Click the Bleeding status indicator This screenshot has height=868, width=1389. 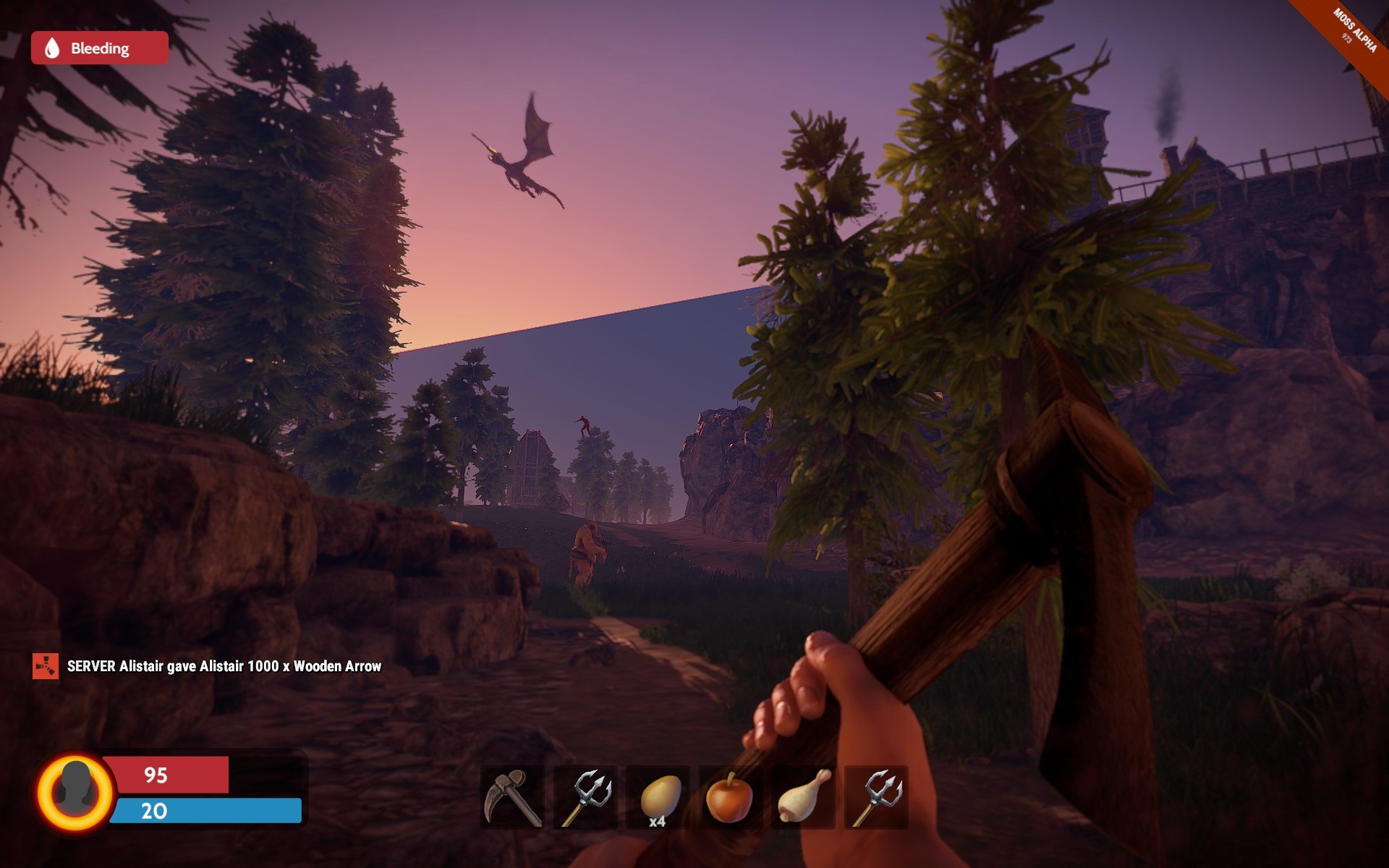(100, 48)
